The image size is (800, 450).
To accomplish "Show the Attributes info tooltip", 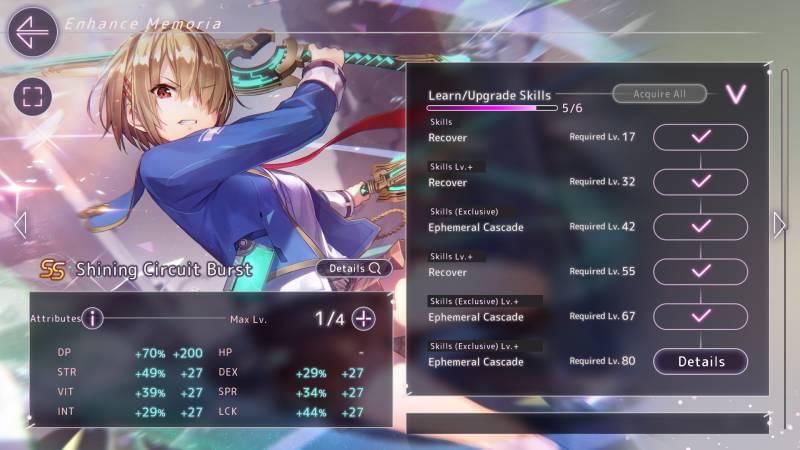I will pyautogui.click(x=93, y=318).
